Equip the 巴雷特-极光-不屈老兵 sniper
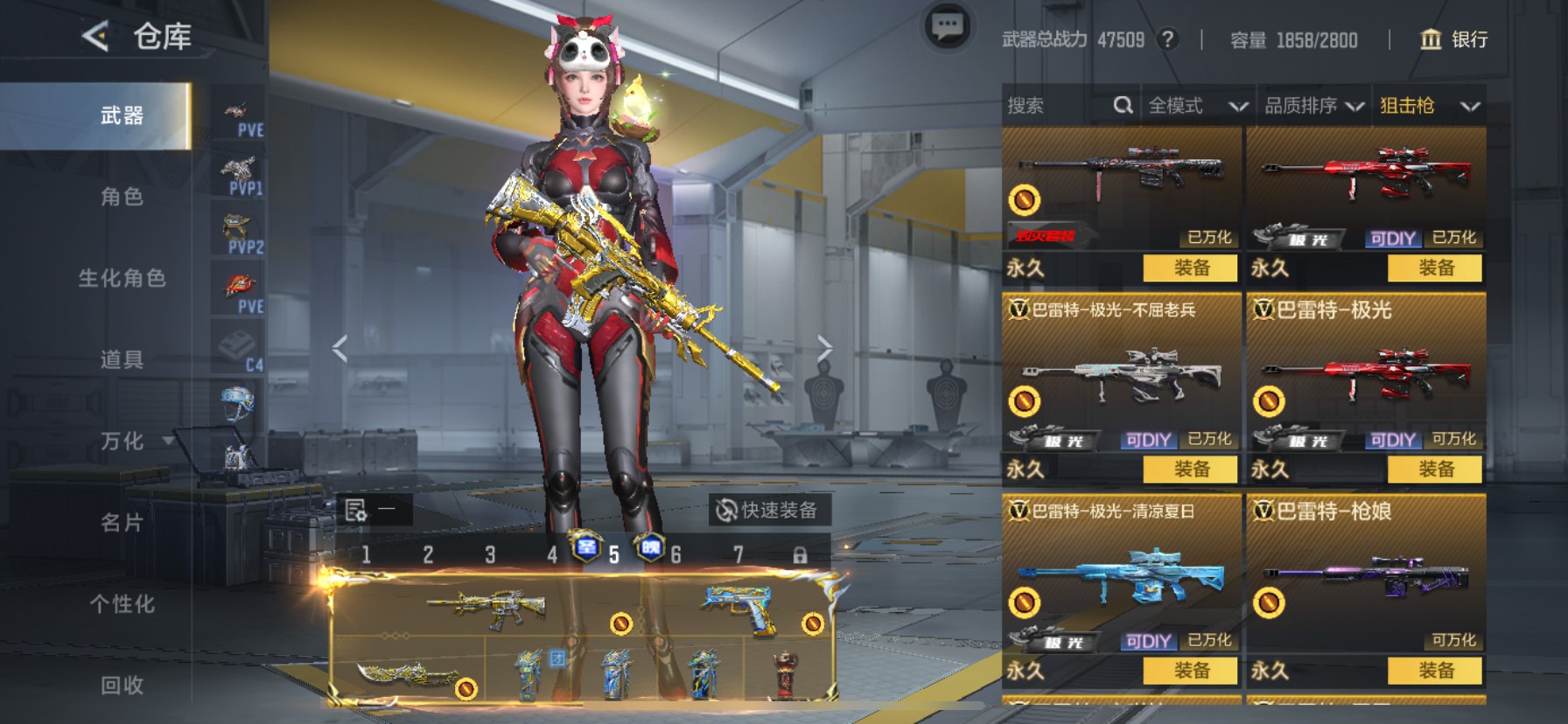Viewport: 1568px width, 724px height. coord(1190,470)
